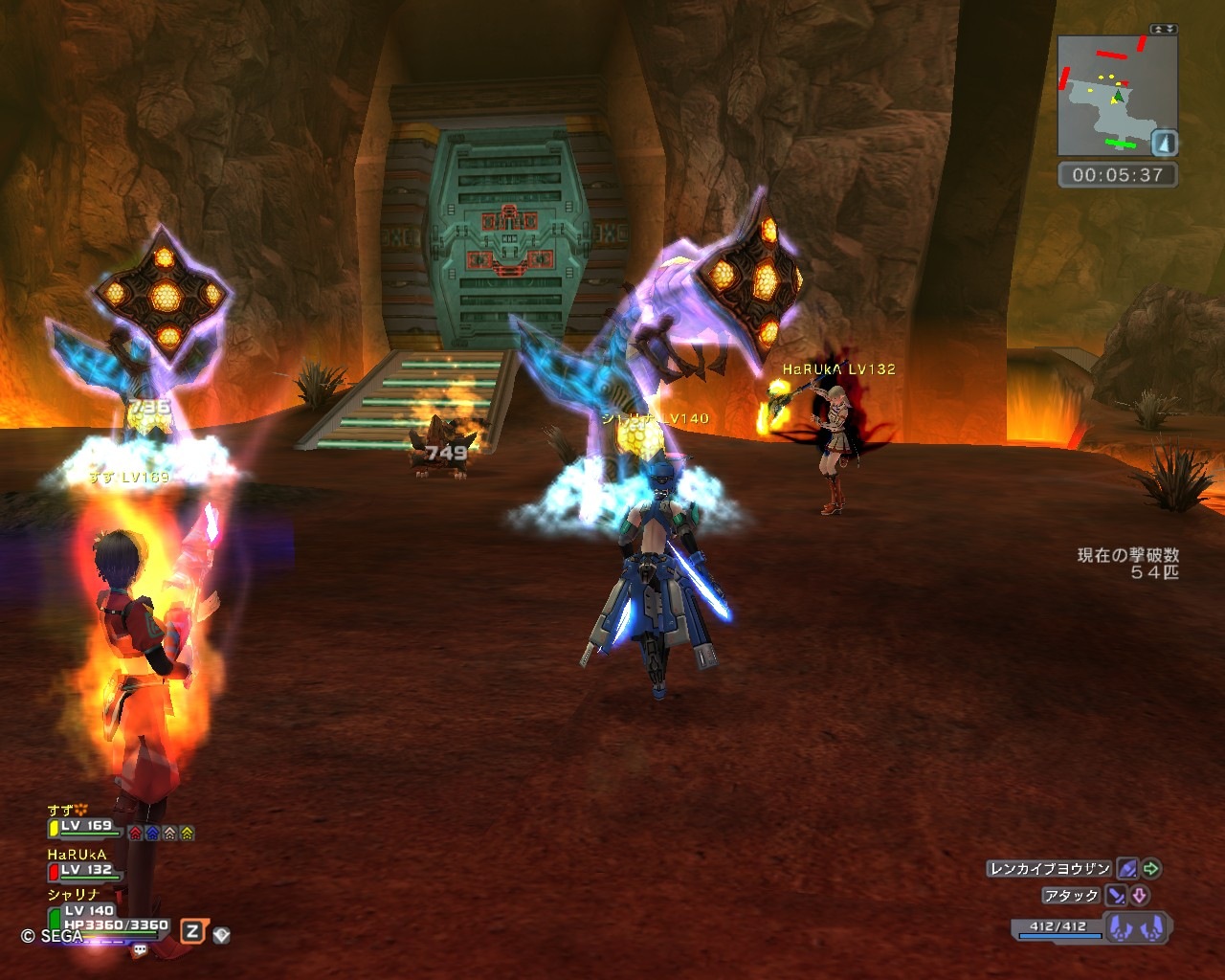This screenshot has width=1225, height=980.
Task: Select party member HaRUkA LV 132 entry
Action: coord(84,869)
